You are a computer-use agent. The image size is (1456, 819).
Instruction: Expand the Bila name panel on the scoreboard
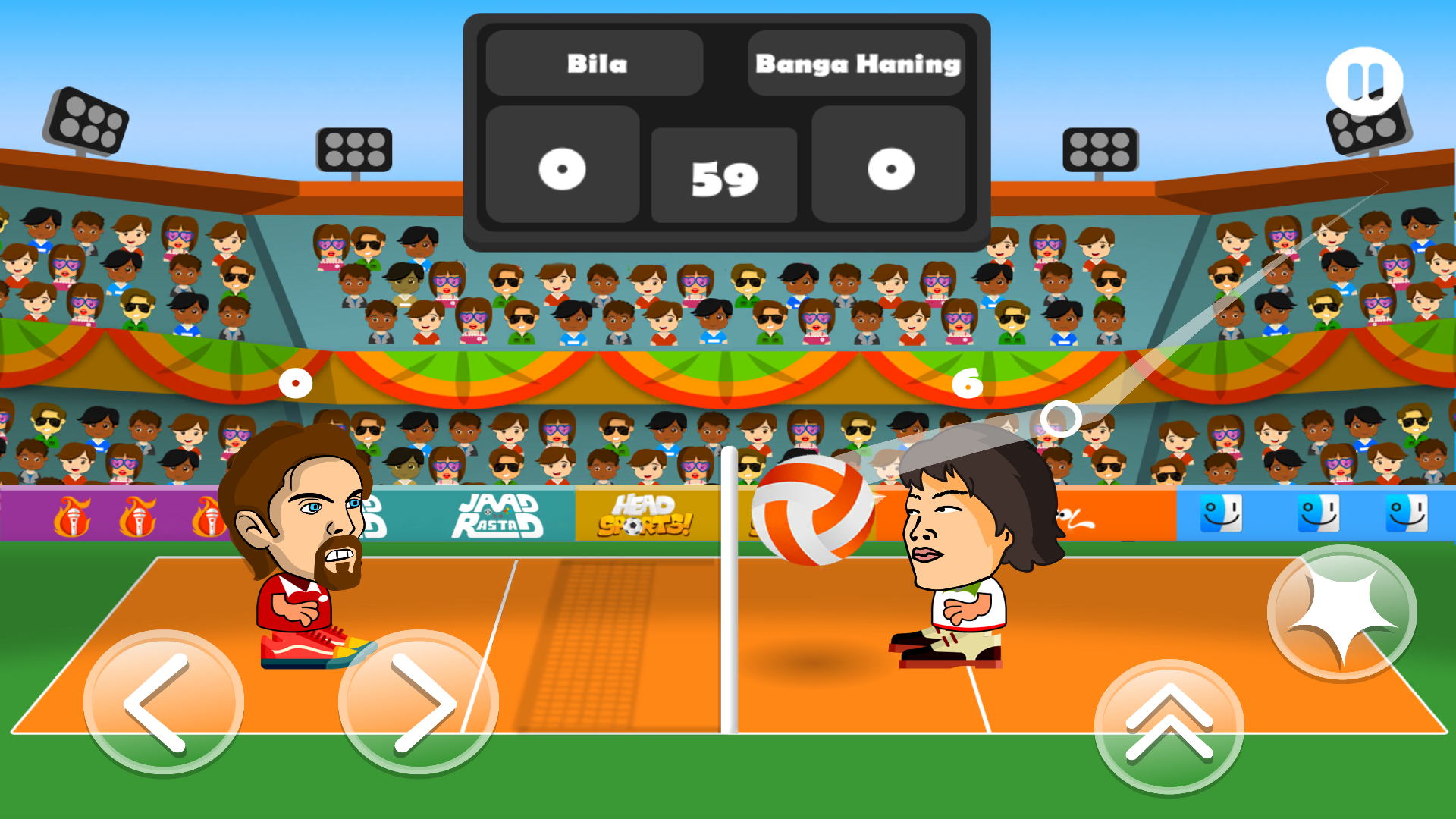[596, 64]
